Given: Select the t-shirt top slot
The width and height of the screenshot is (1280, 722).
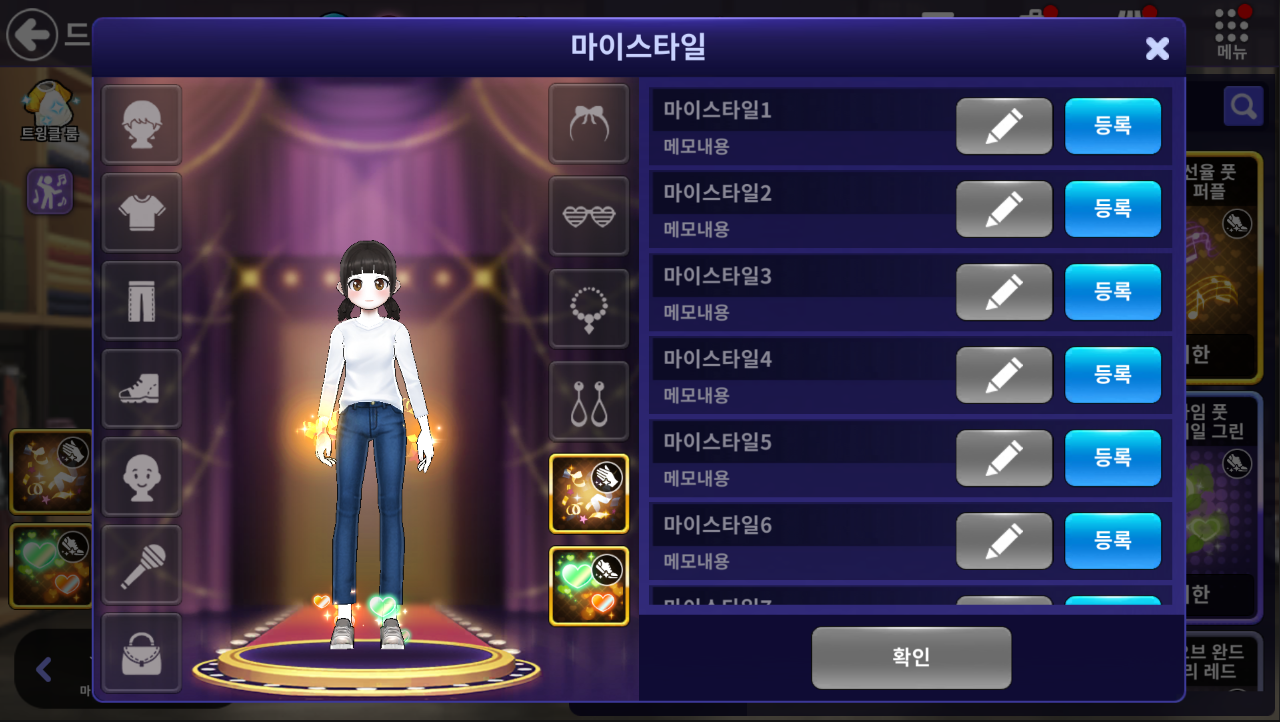Looking at the screenshot, I should tap(141, 213).
